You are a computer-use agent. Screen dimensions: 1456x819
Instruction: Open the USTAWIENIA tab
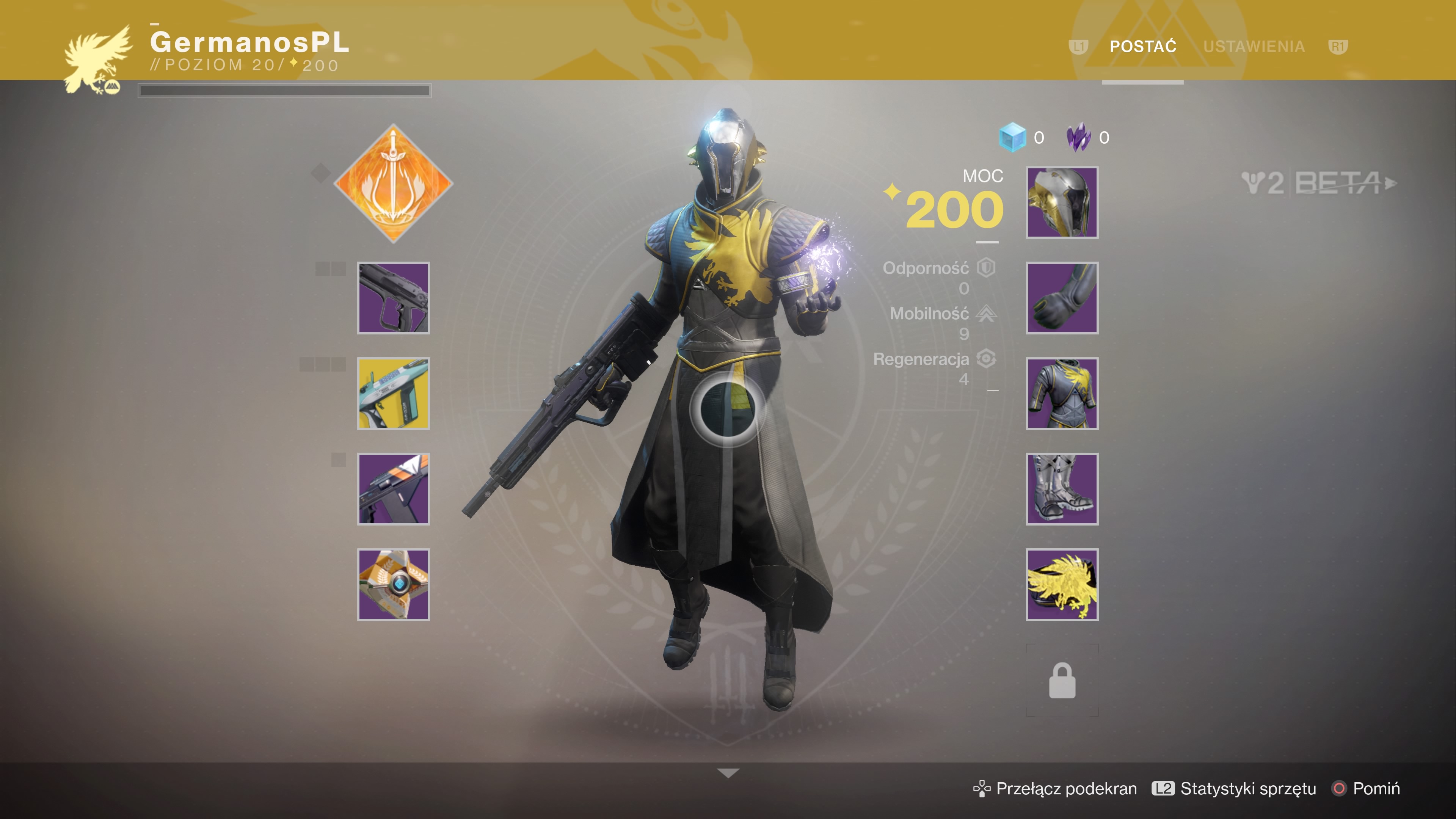click(1254, 46)
